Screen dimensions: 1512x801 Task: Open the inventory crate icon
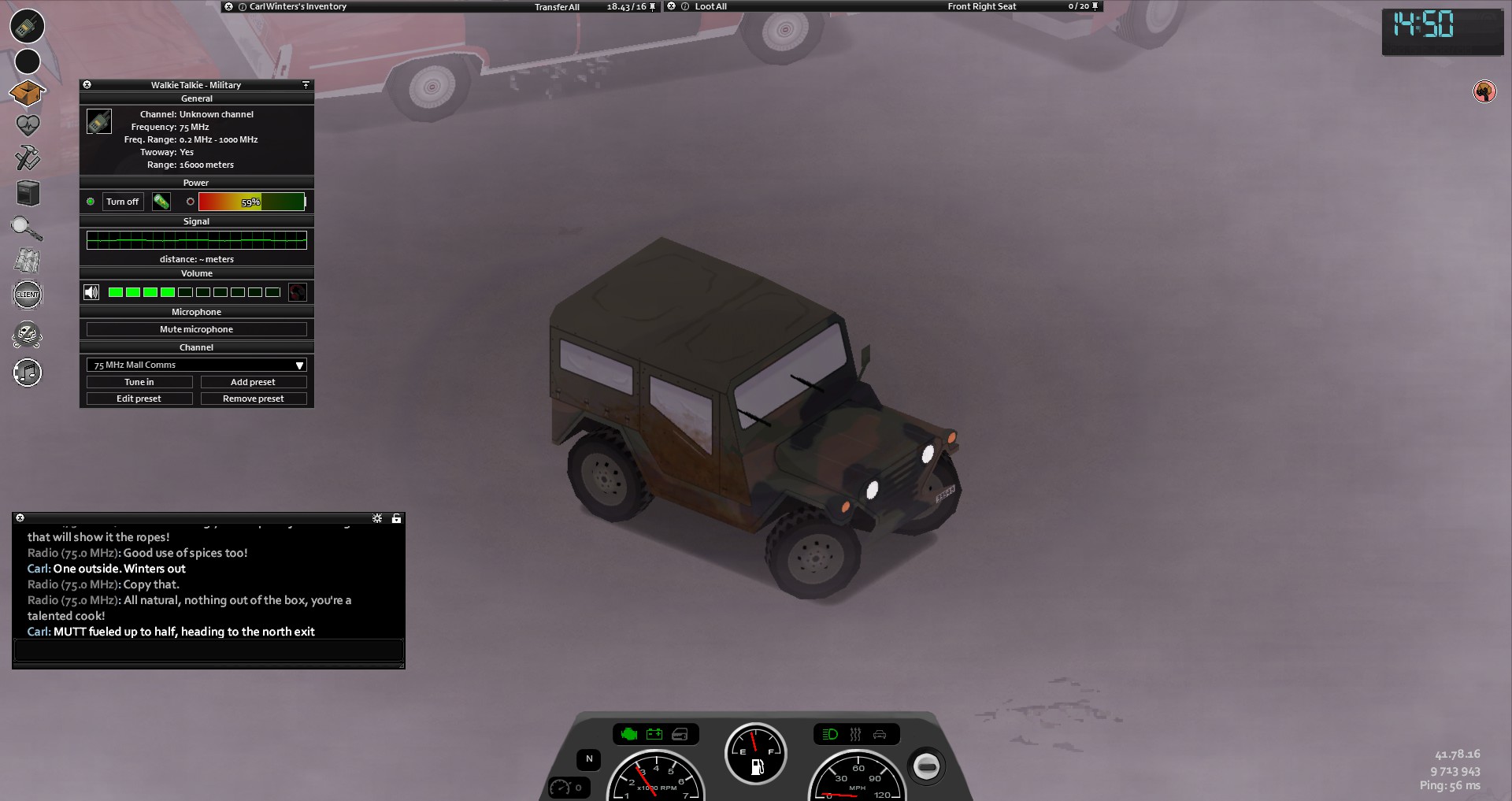click(x=27, y=93)
